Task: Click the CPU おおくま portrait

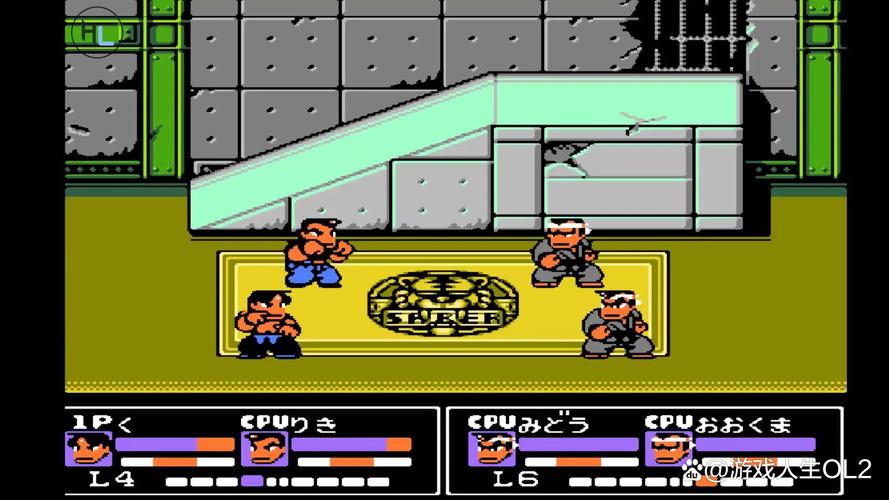Action: pos(666,449)
